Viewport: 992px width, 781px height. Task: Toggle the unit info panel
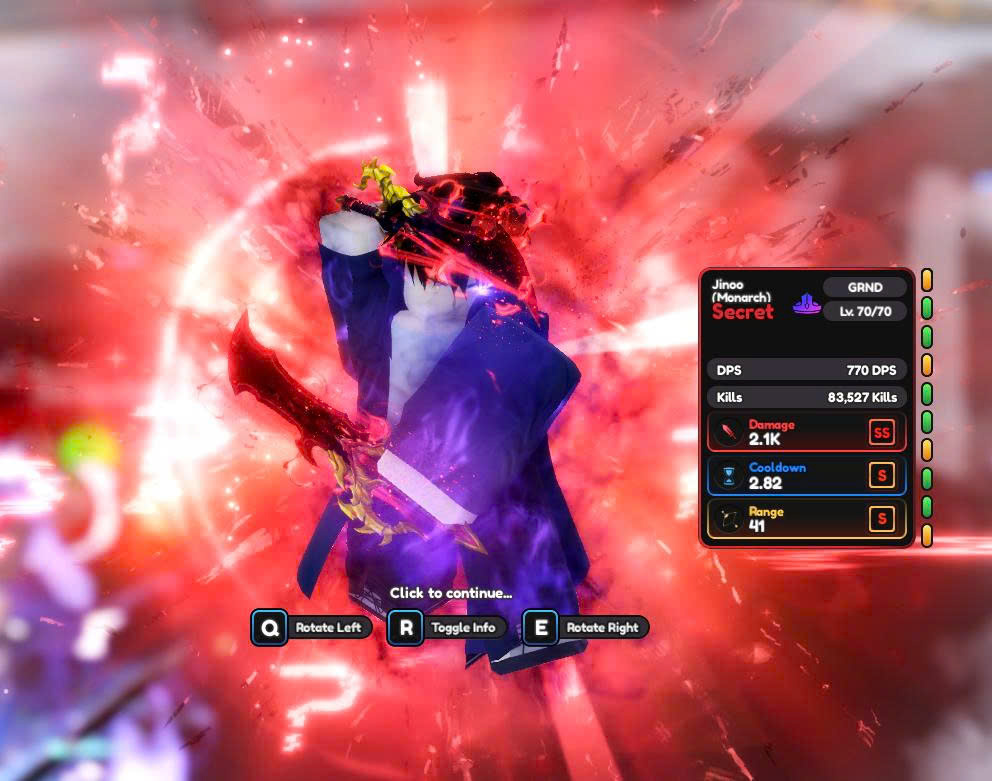click(x=447, y=628)
